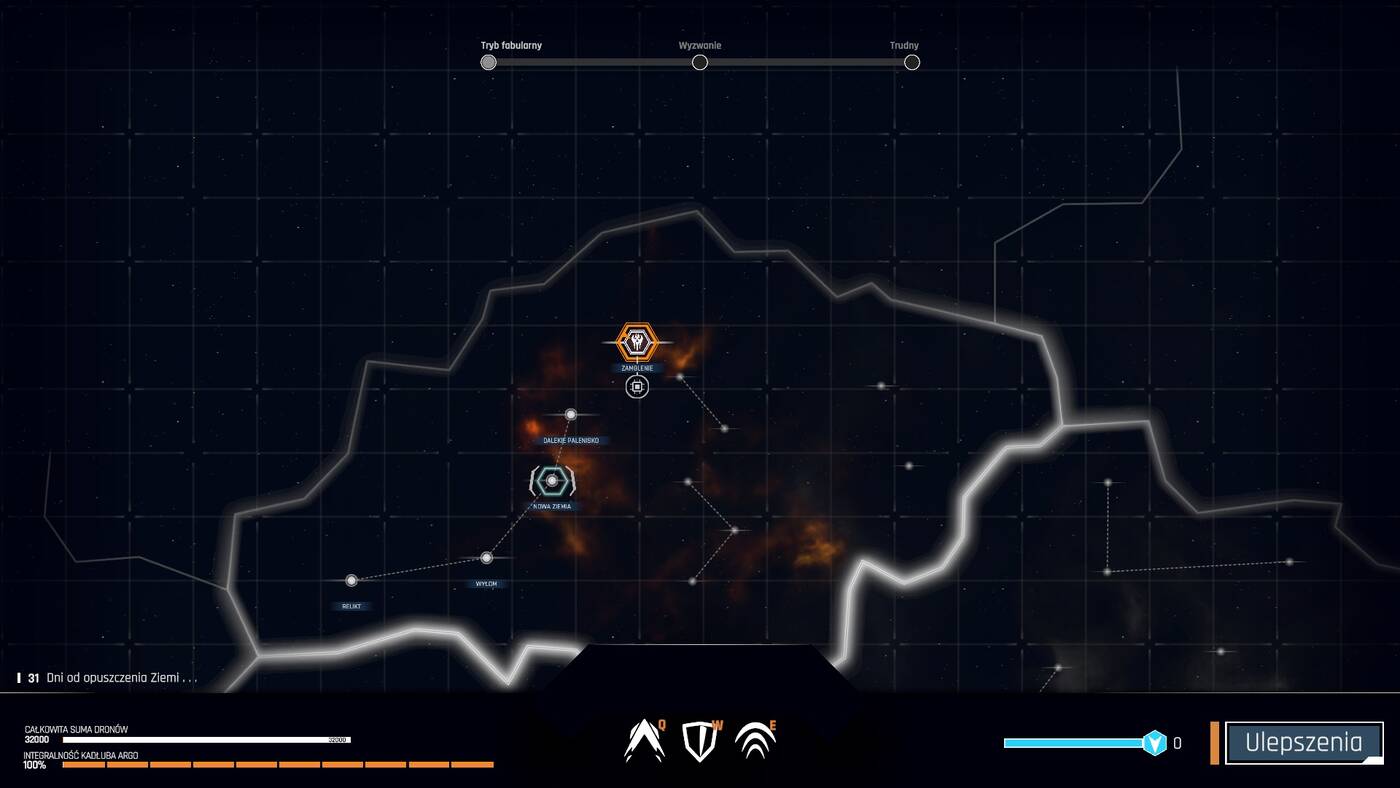This screenshot has height=788, width=1400.
Task: Click the orange accent bar beside Ulepszenia
Action: tap(1216, 741)
